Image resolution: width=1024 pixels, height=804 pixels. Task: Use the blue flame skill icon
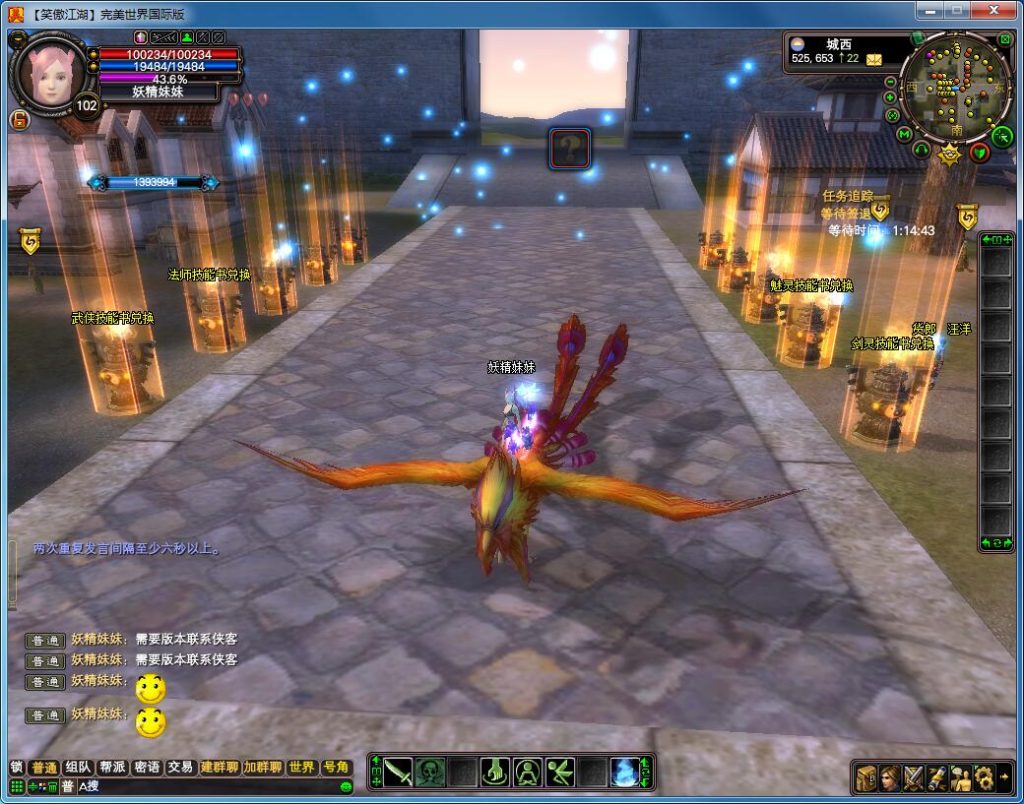click(625, 772)
